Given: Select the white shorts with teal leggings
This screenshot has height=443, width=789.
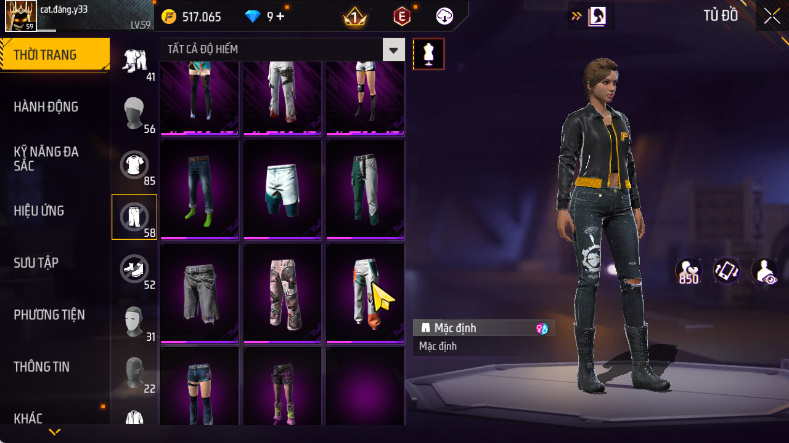Looking at the screenshot, I should coord(282,187).
